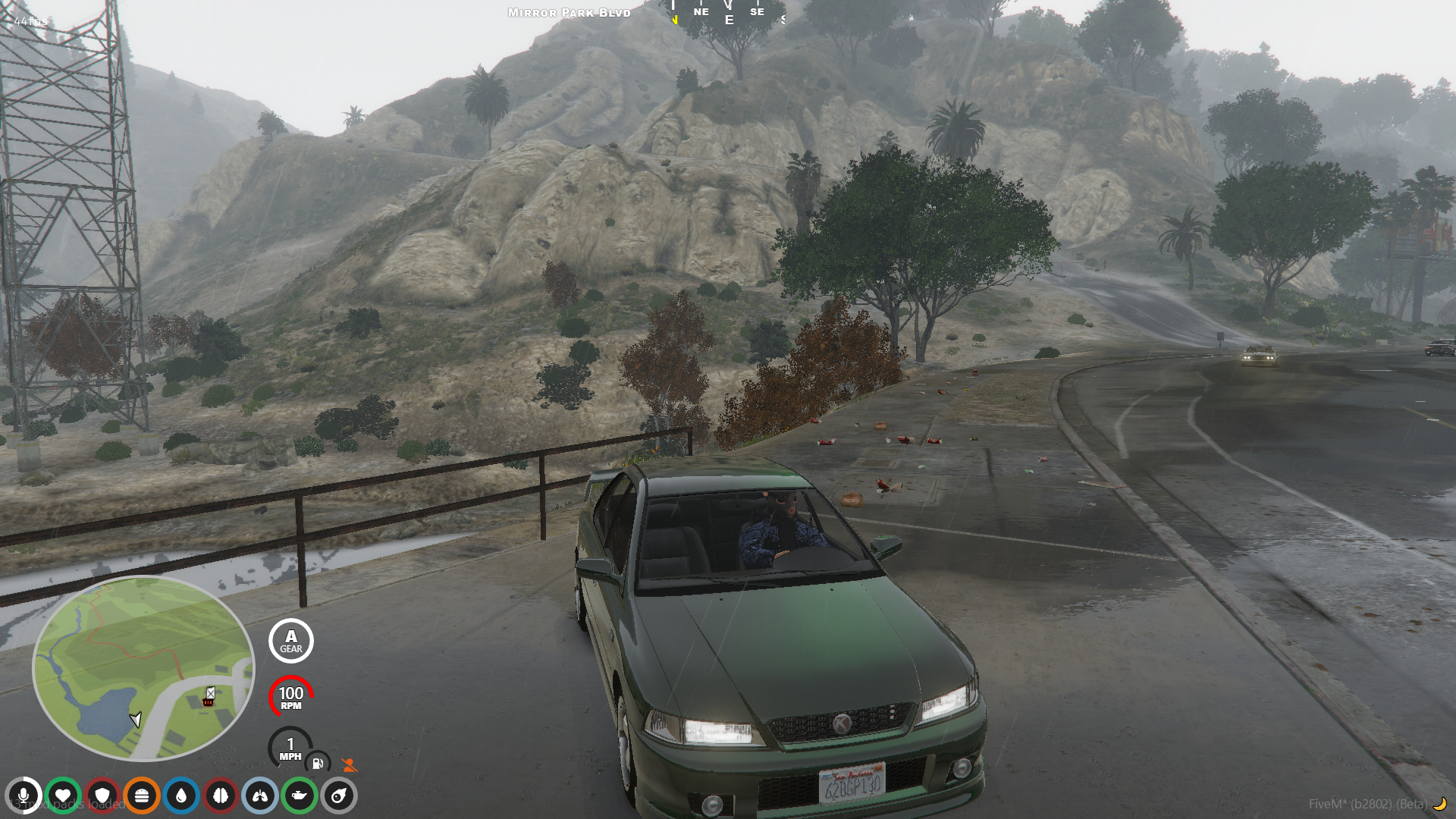Click the red RPM gauge ring

[x=290, y=694]
